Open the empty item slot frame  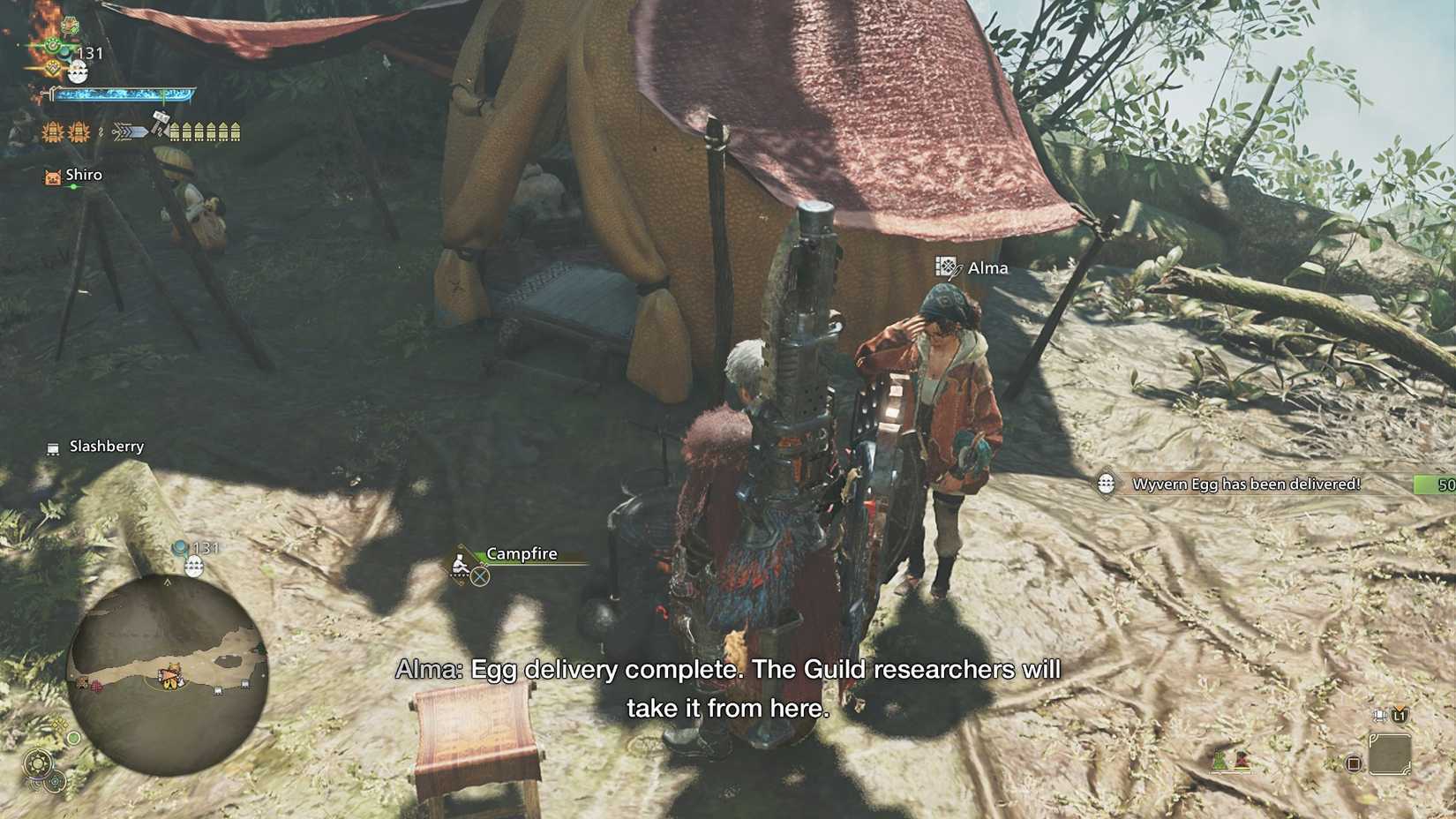pos(1391,755)
